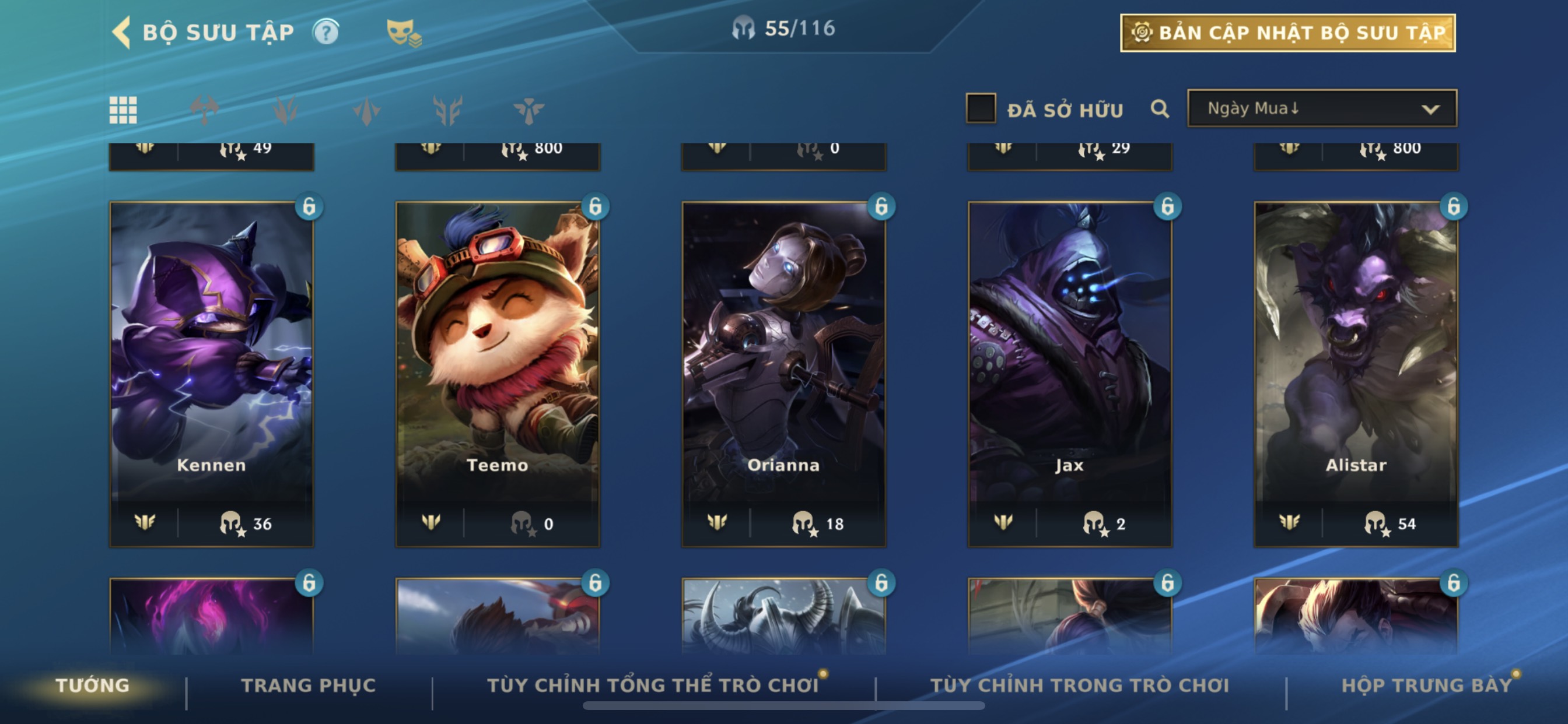The image size is (1568, 724).
Task: Open Tùy Chỉnh Trong Trò Chơi tab
Action: pyautogui.click(x=1079, y=686)
